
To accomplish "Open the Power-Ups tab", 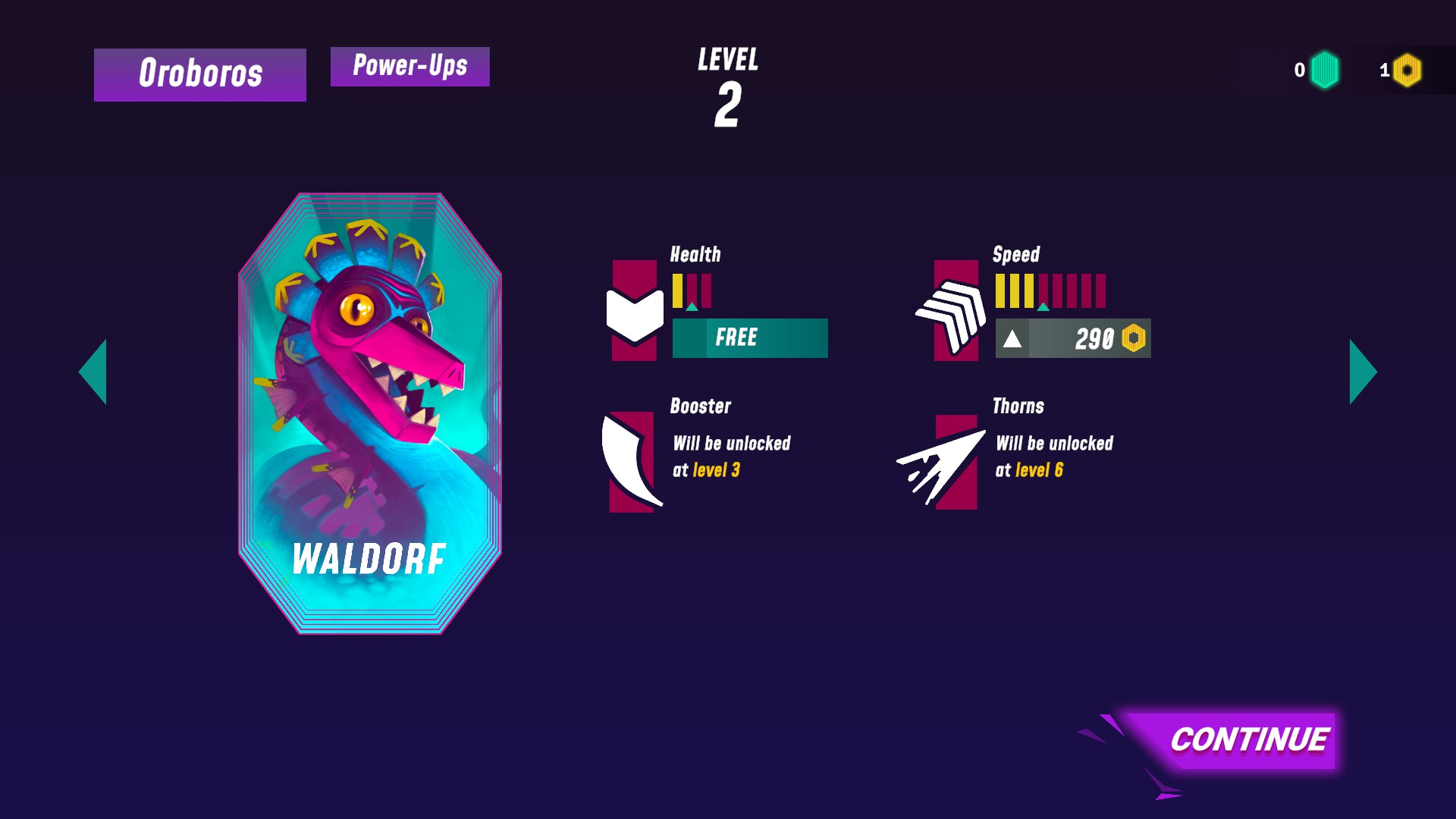I will (x=409, y=67).
